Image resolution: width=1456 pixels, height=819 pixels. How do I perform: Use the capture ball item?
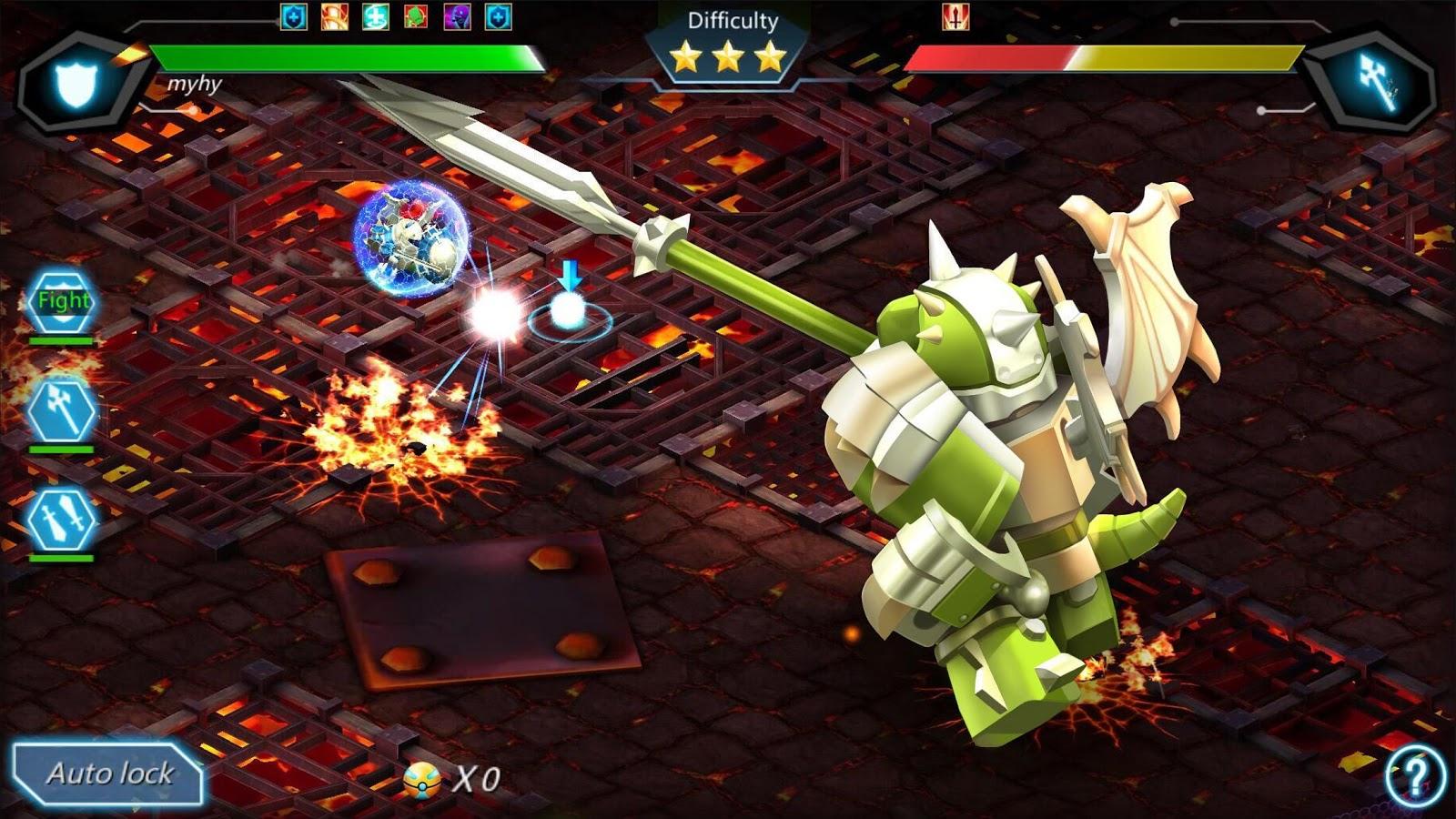pyautogui.click(x=422, y=779)
